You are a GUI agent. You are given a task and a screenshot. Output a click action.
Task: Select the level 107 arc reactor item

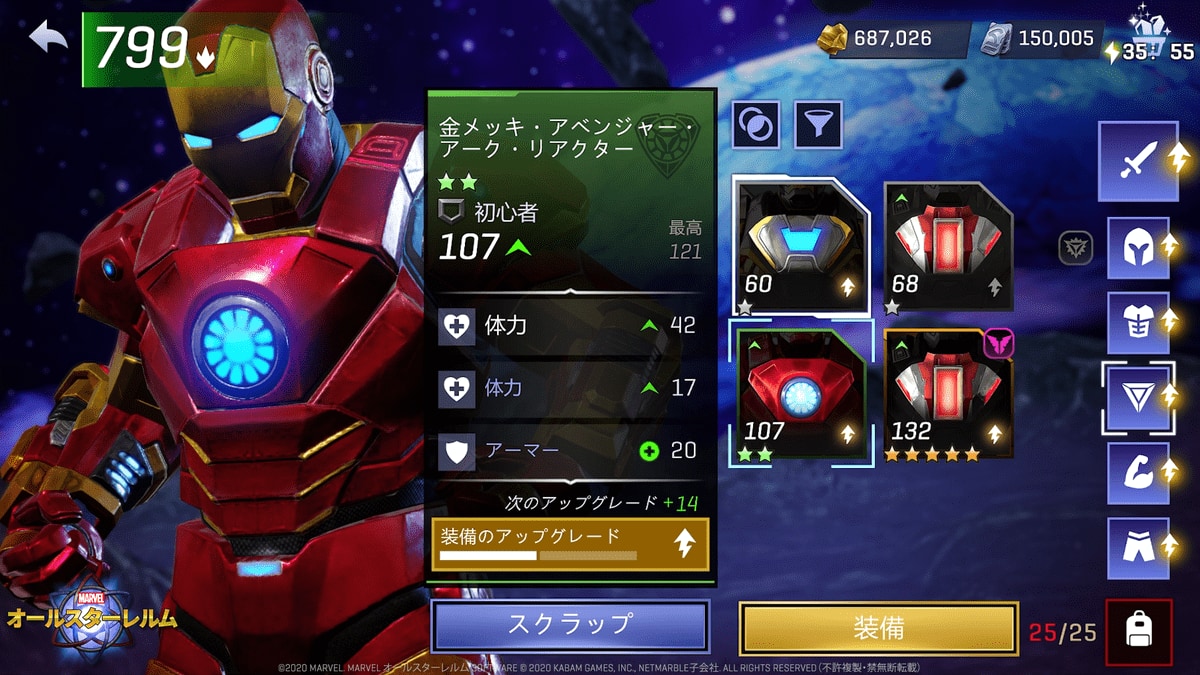[800, 394]
